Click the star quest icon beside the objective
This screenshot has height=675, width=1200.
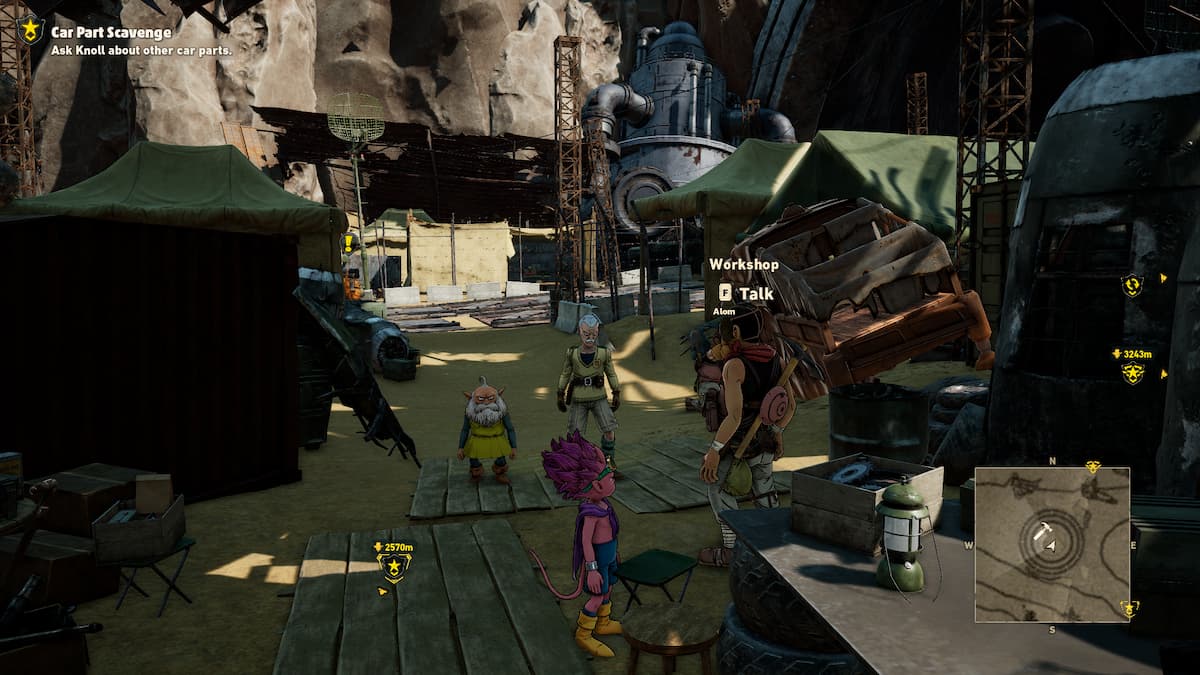point(30,31)
